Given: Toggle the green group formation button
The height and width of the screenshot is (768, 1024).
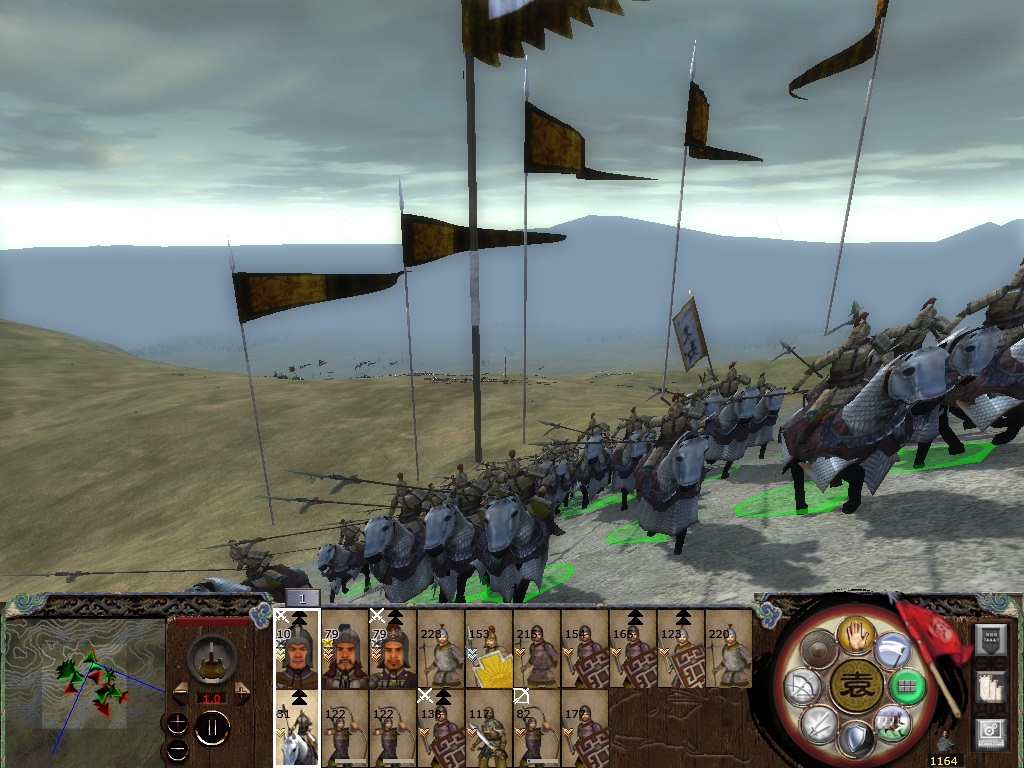Looking at the screenshot, I should (x=907, y=686).
